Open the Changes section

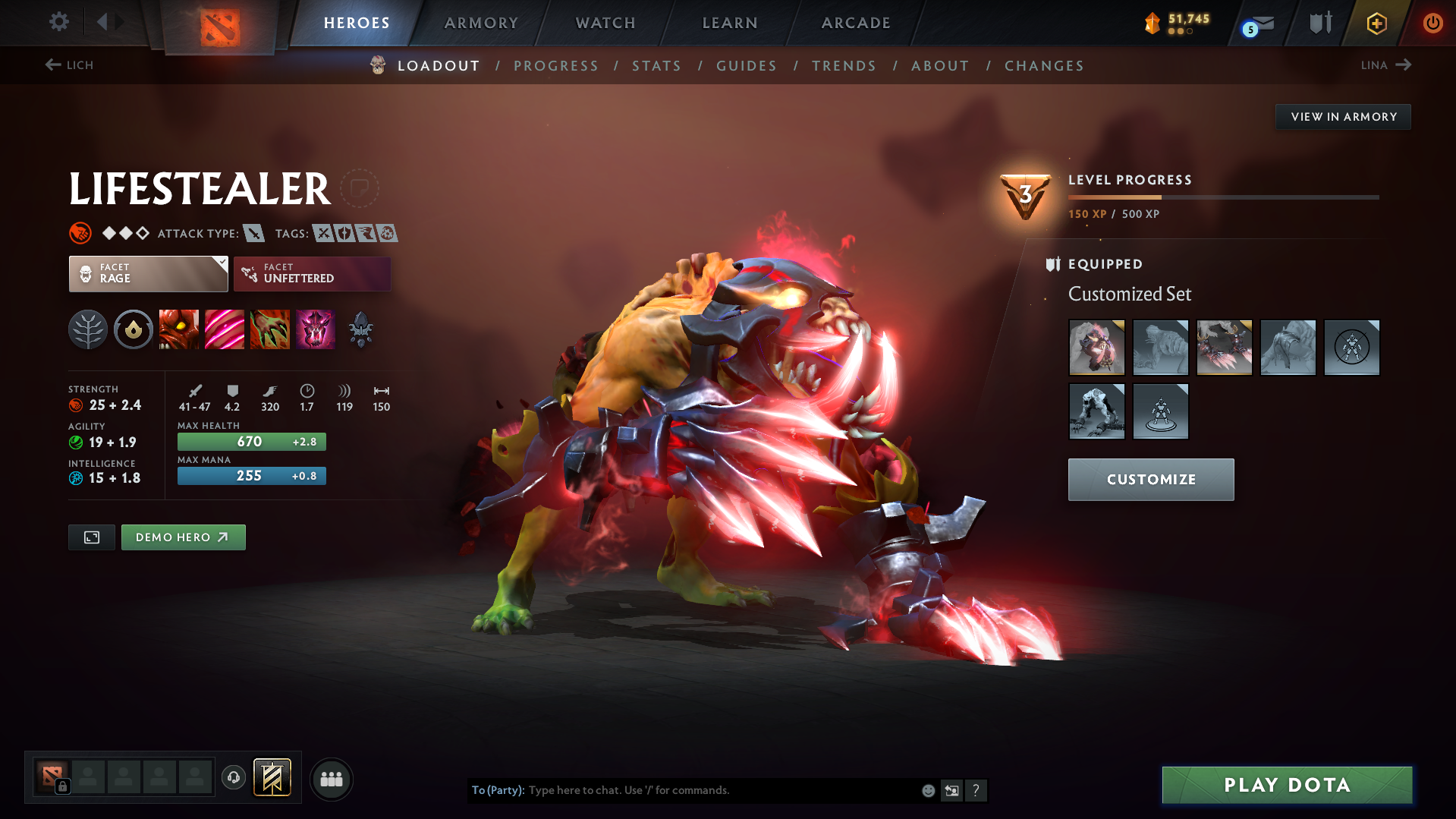point(1044,66)
